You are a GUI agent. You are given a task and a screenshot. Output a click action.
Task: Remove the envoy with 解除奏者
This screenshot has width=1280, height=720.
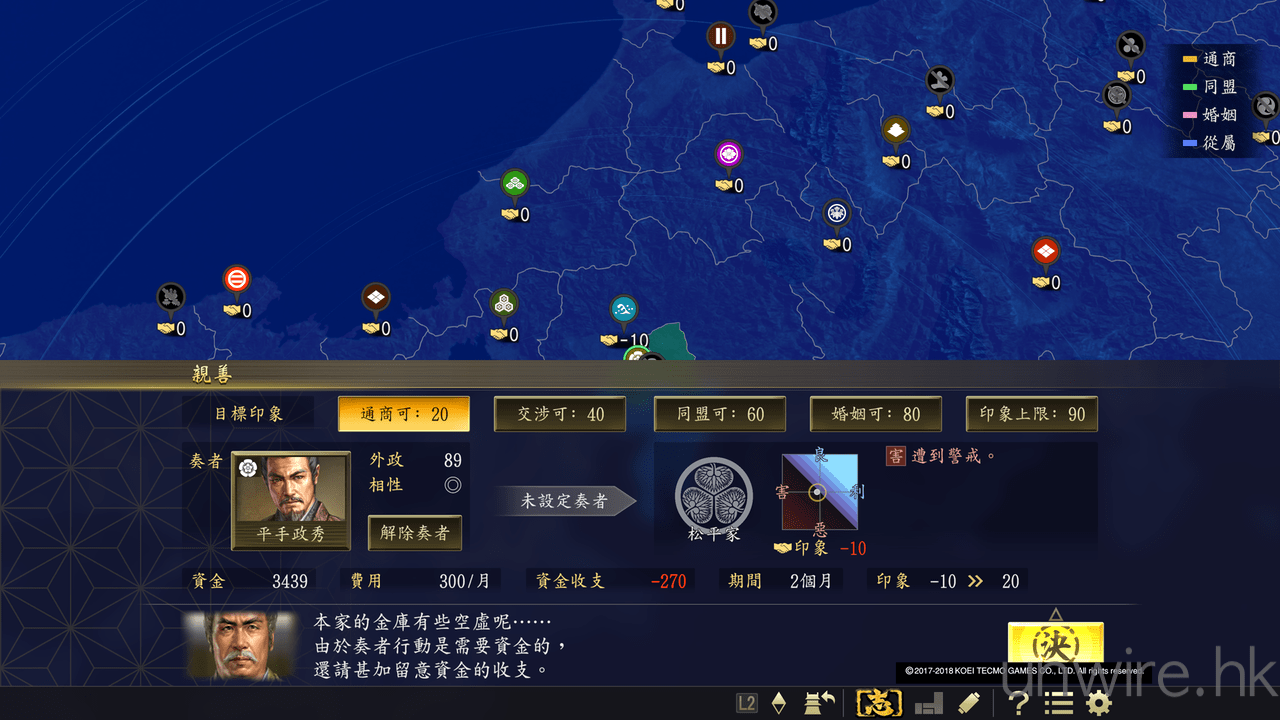[415, 533]
